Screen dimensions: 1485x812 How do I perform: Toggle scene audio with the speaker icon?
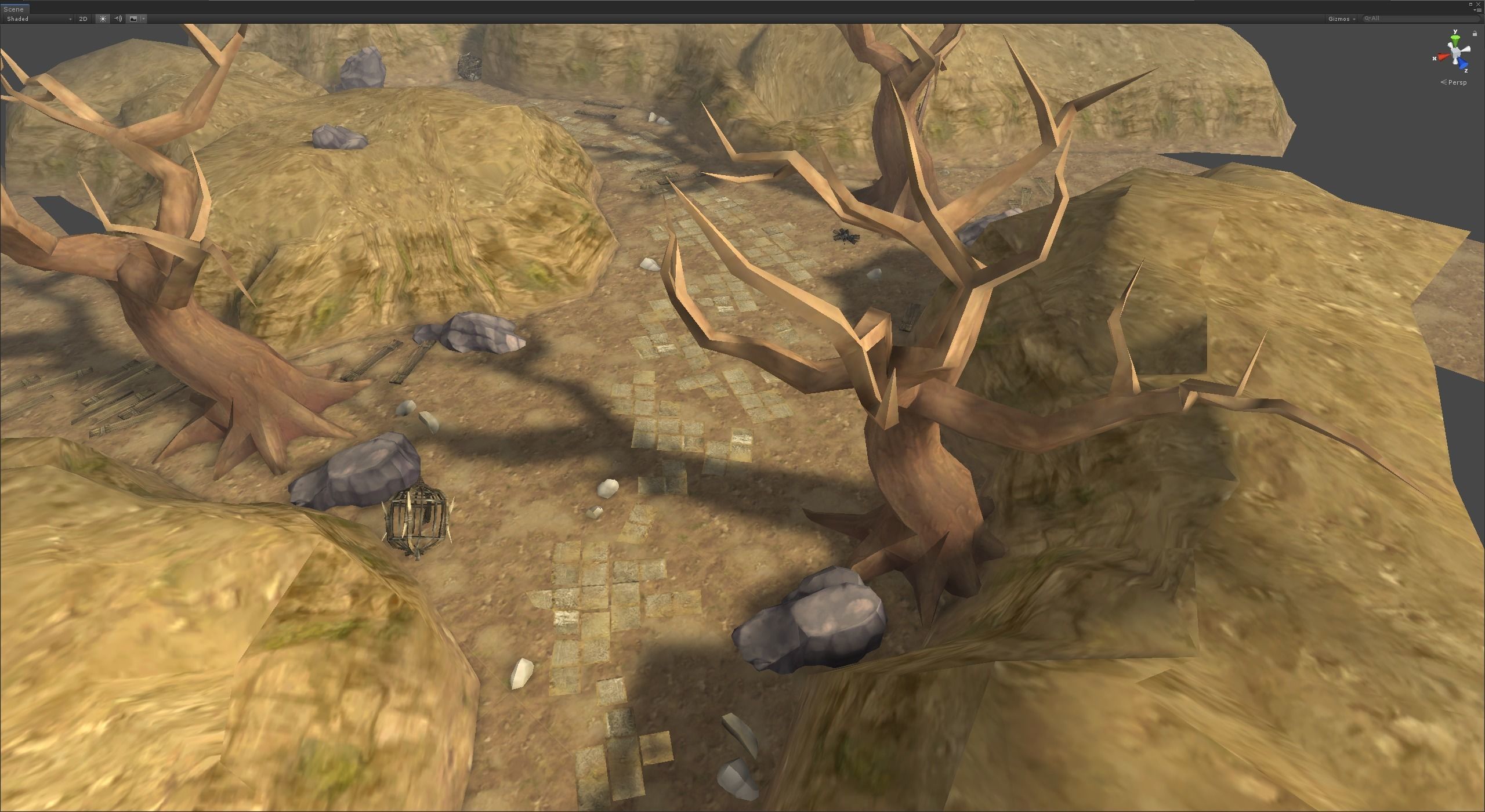pos(118,19)
